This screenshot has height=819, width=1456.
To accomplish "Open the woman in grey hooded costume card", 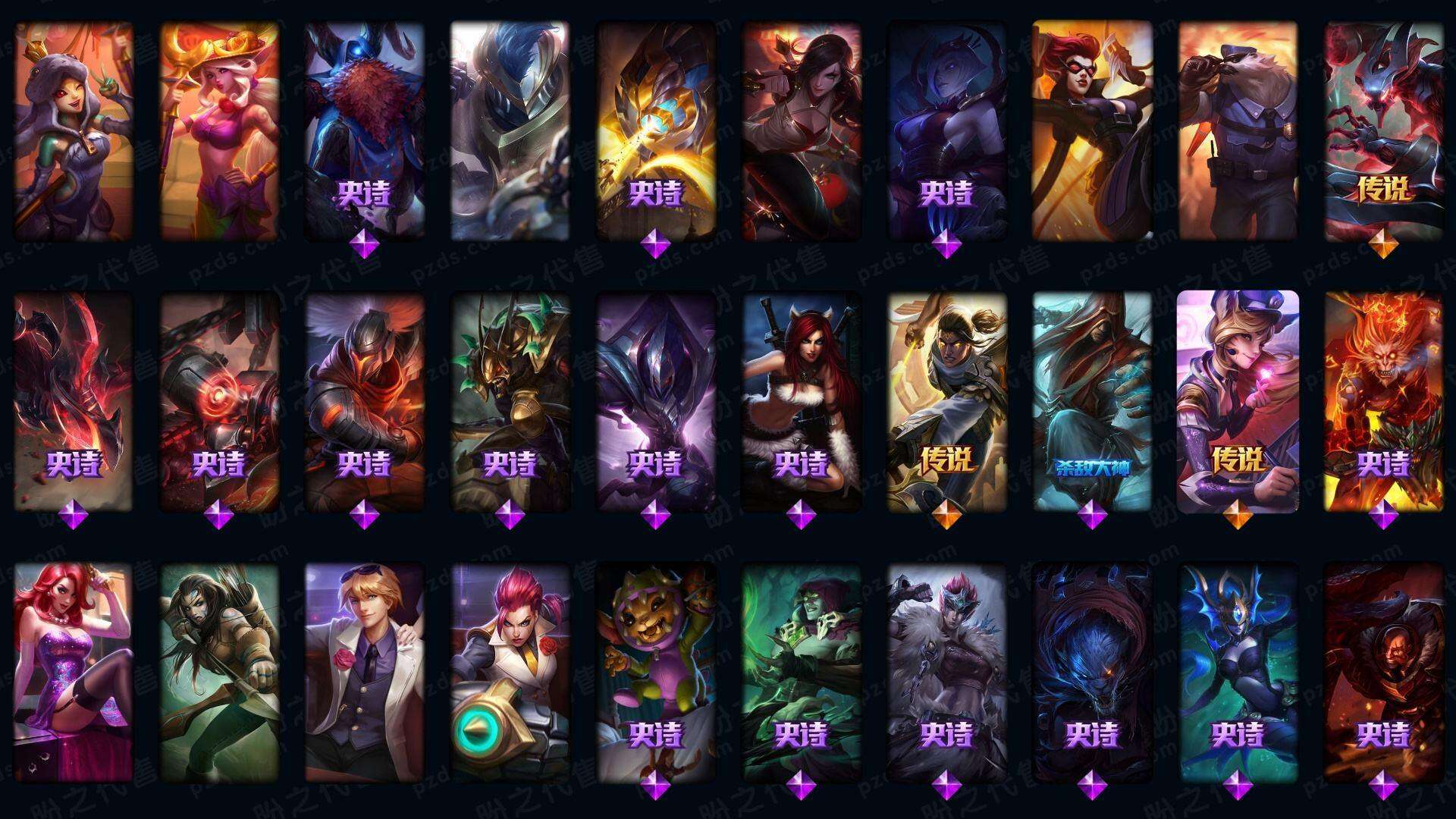I will point(73,130).
